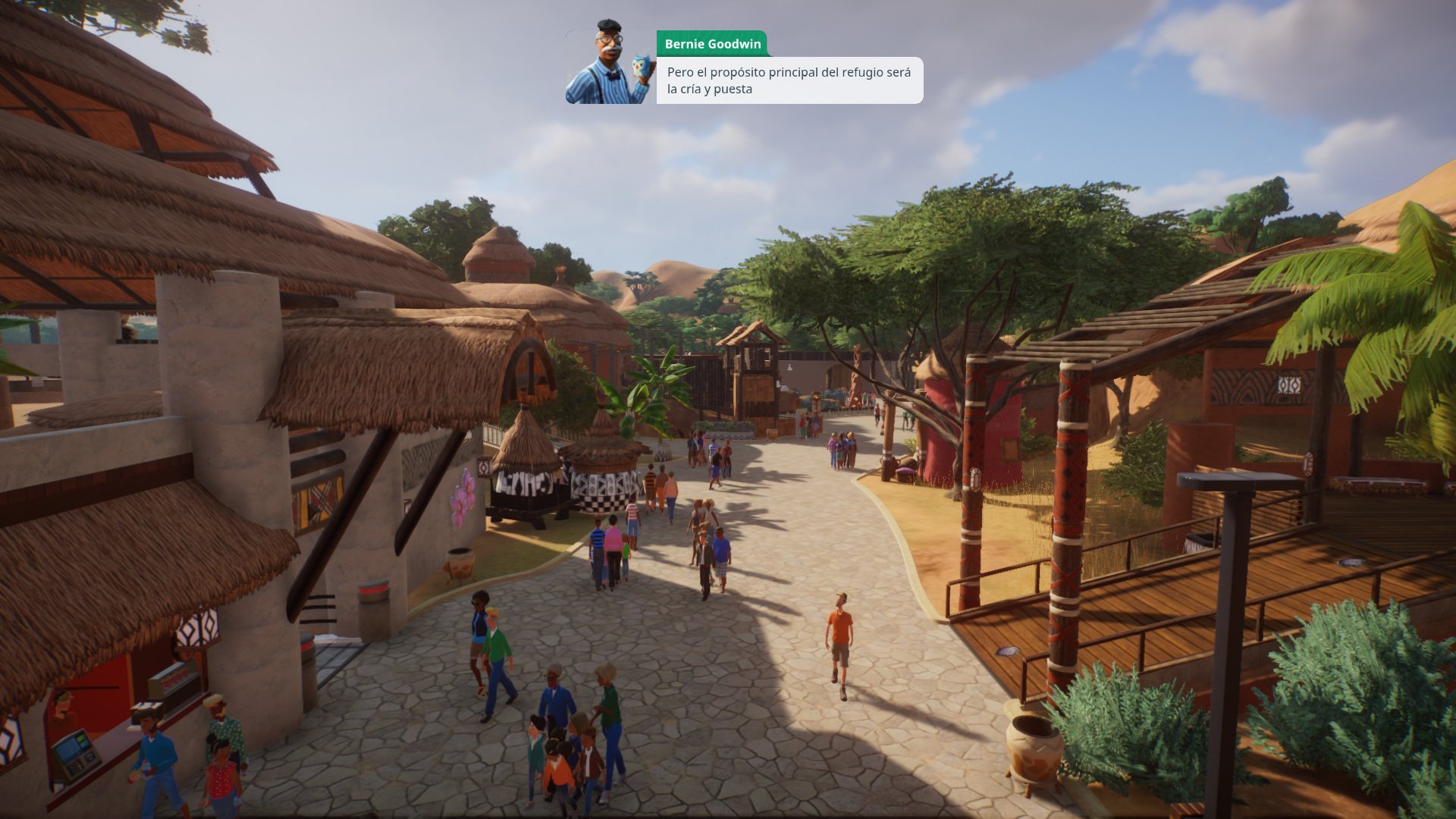Select the vendor behind the food stall counter
Screen dimensions: 1456x819
pos(62,709)
